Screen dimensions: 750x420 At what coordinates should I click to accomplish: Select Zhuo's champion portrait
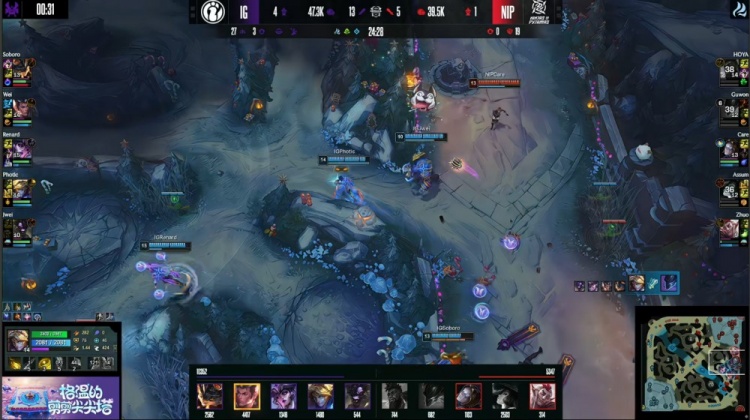click(727, 229)
